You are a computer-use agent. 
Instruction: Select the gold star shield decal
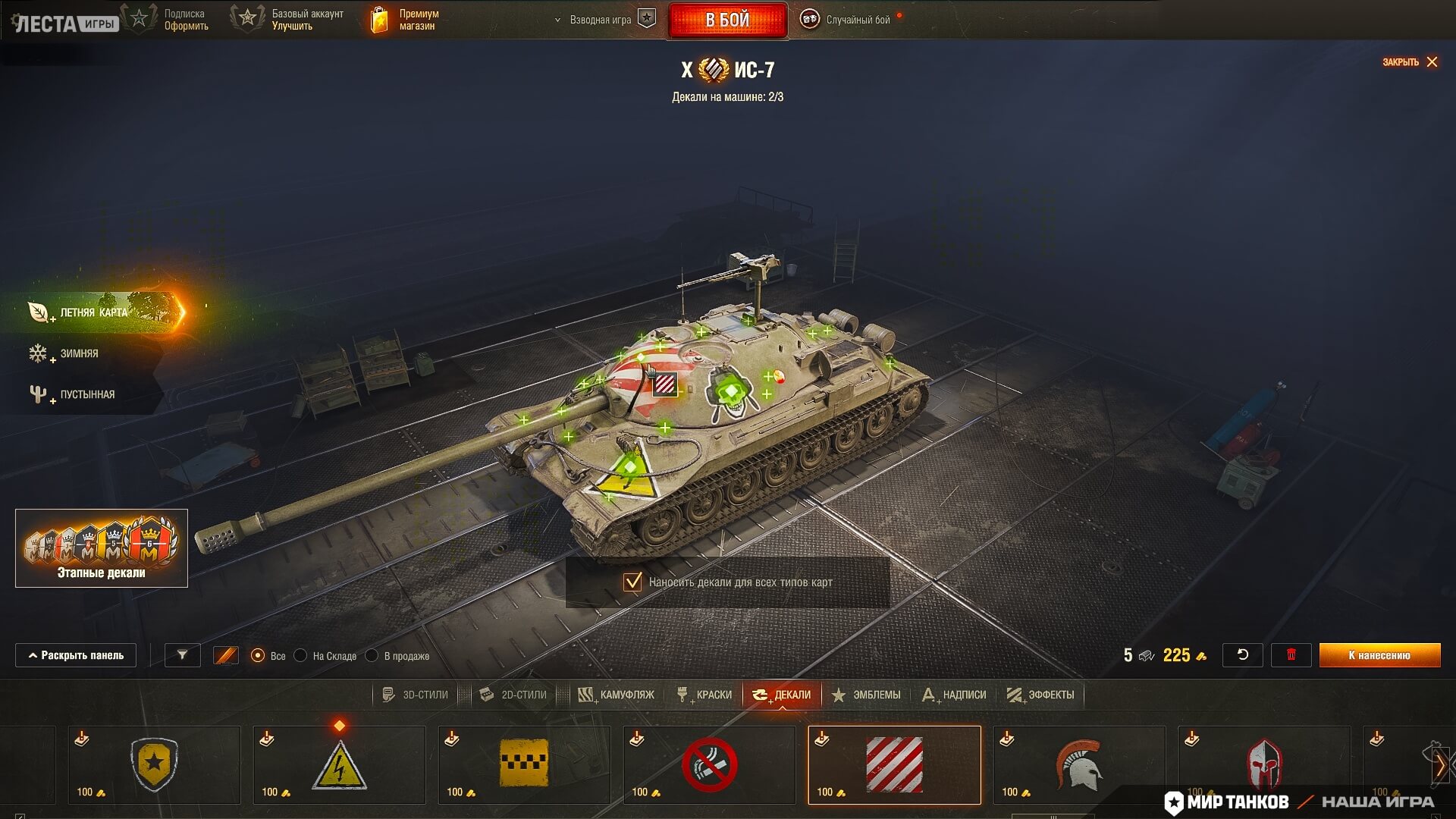pyautogui.click(x=154, y=764)
